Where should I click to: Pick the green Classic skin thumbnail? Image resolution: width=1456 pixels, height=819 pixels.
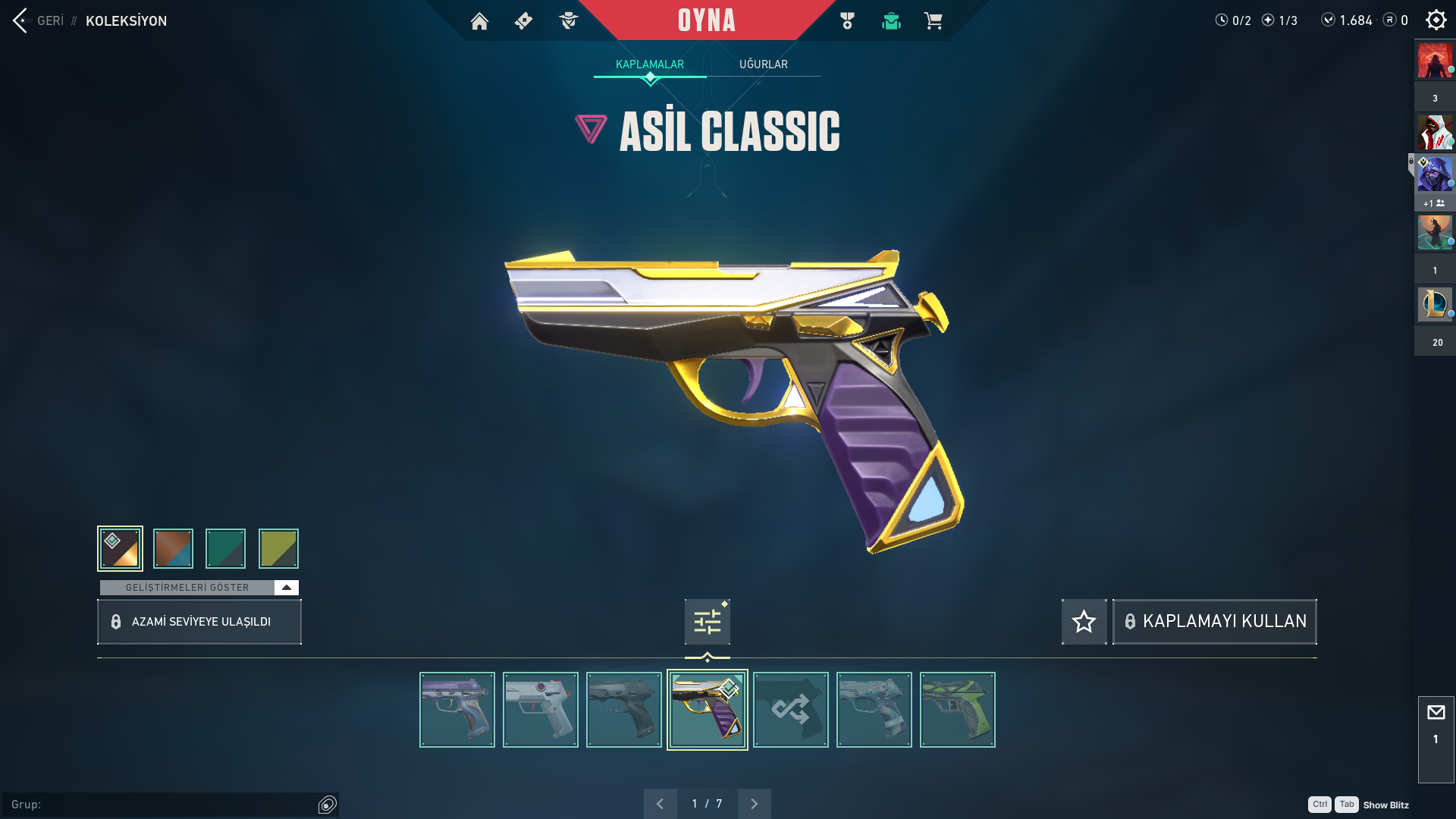pyautogui.click(x=957, y=710)
